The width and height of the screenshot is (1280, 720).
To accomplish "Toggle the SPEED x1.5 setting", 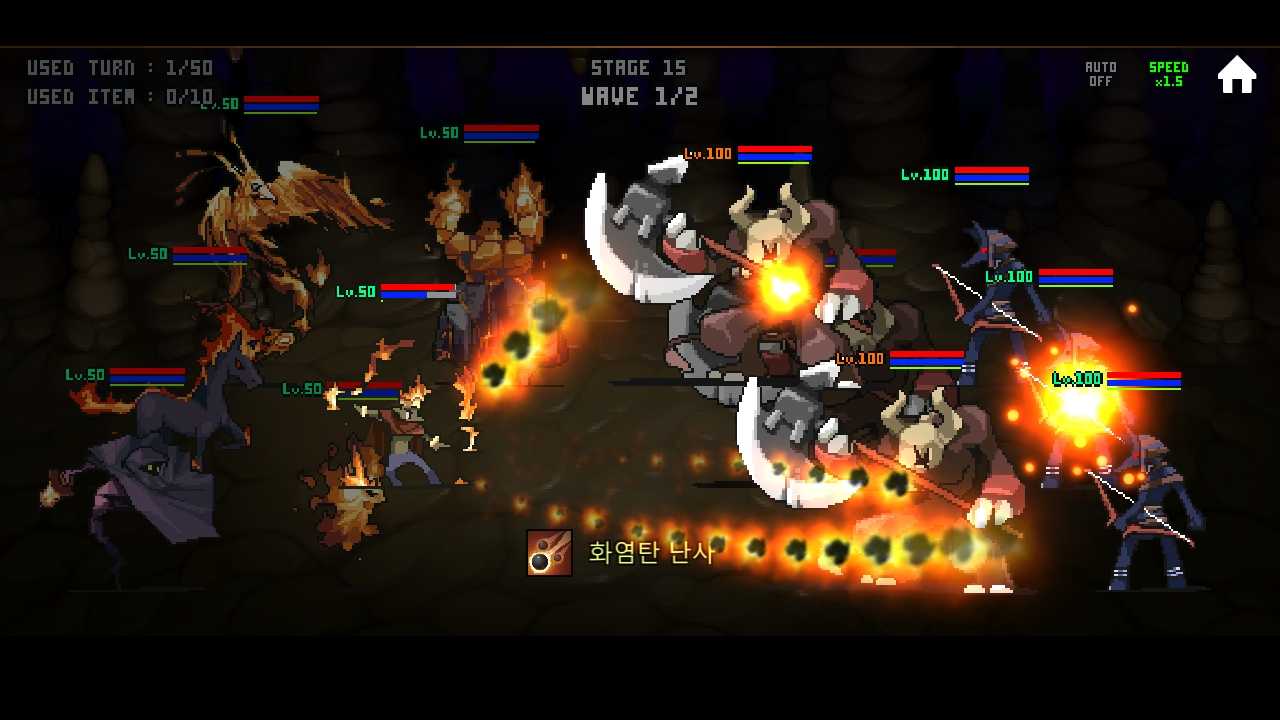I will [x=1167, y=72].
